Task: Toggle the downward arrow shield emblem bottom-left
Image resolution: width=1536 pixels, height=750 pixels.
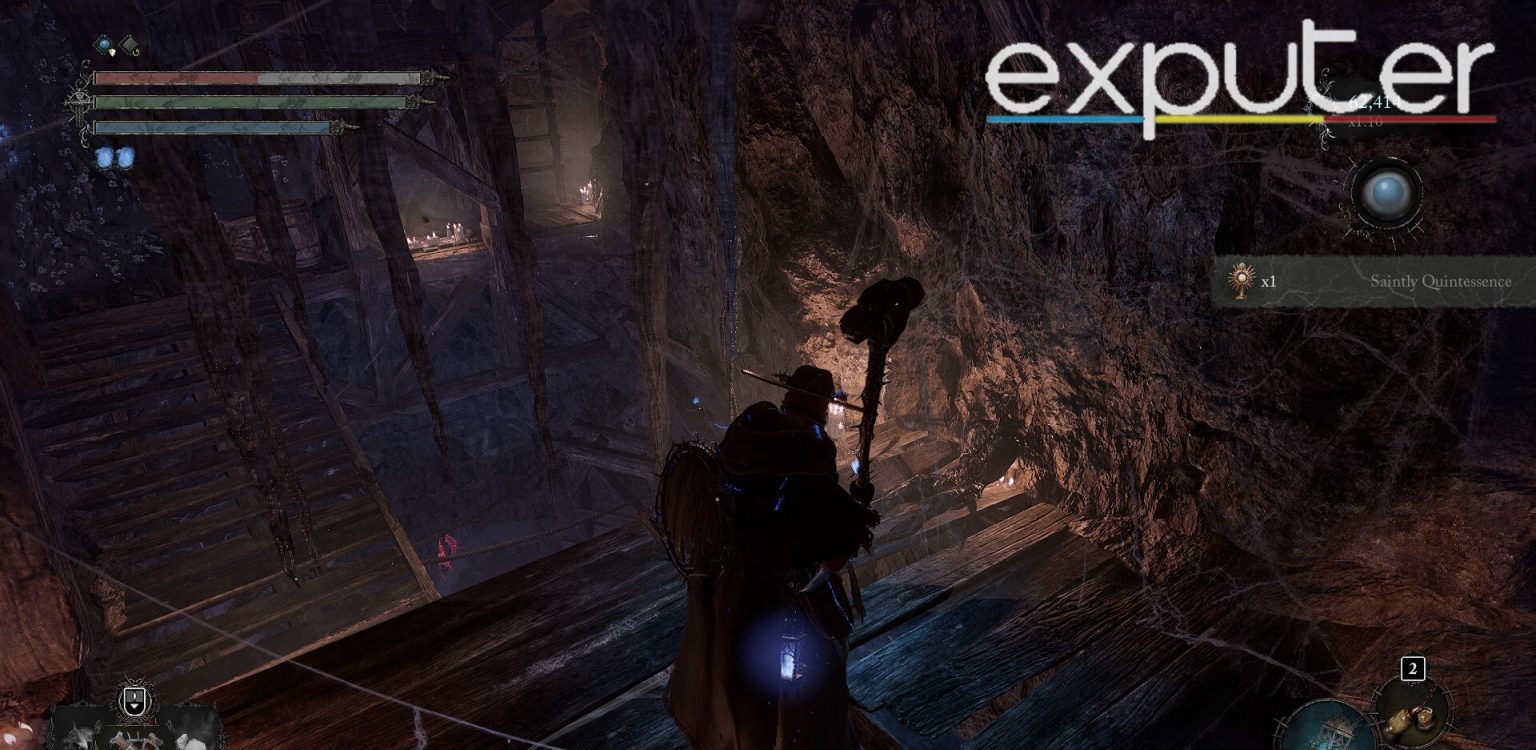Action: coord(134,700)
